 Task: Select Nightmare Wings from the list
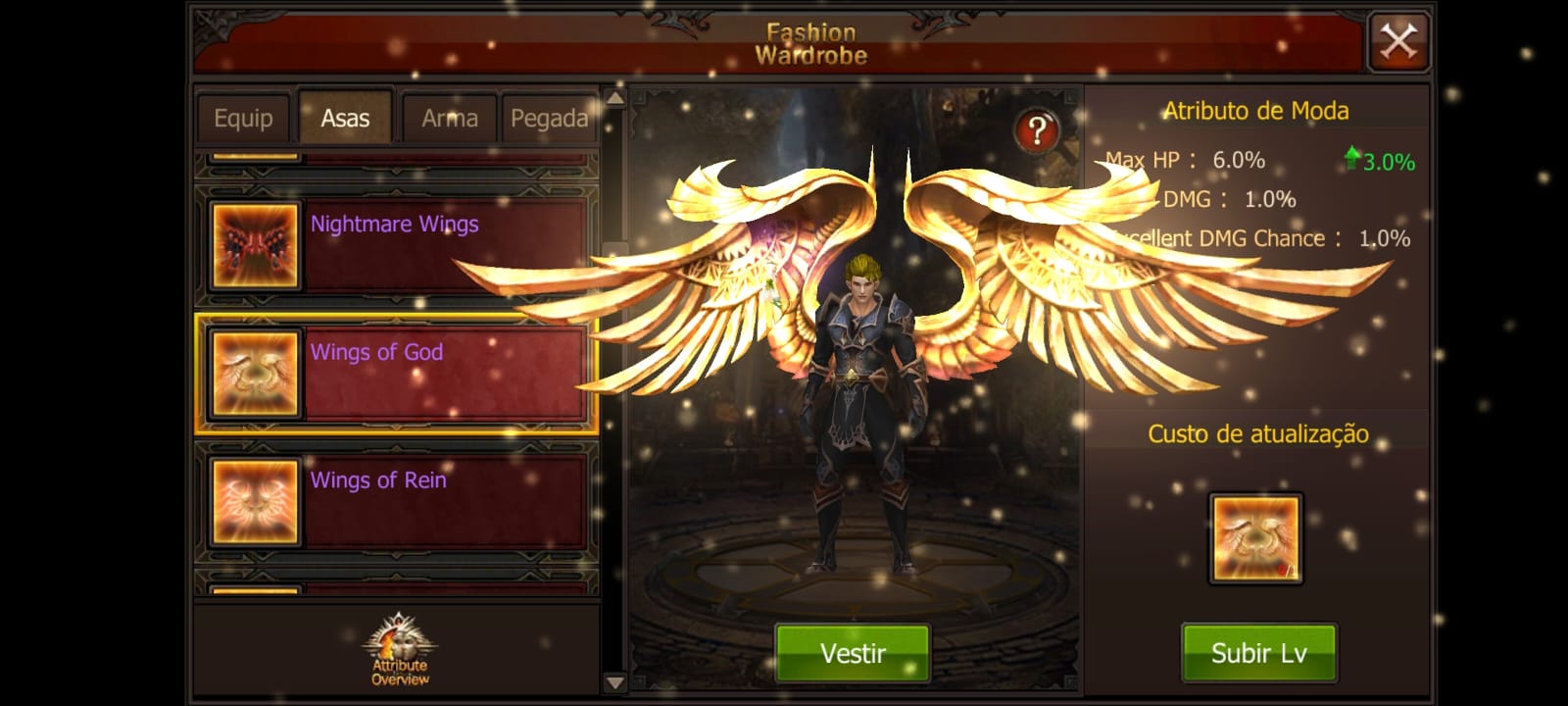[397, 246]
